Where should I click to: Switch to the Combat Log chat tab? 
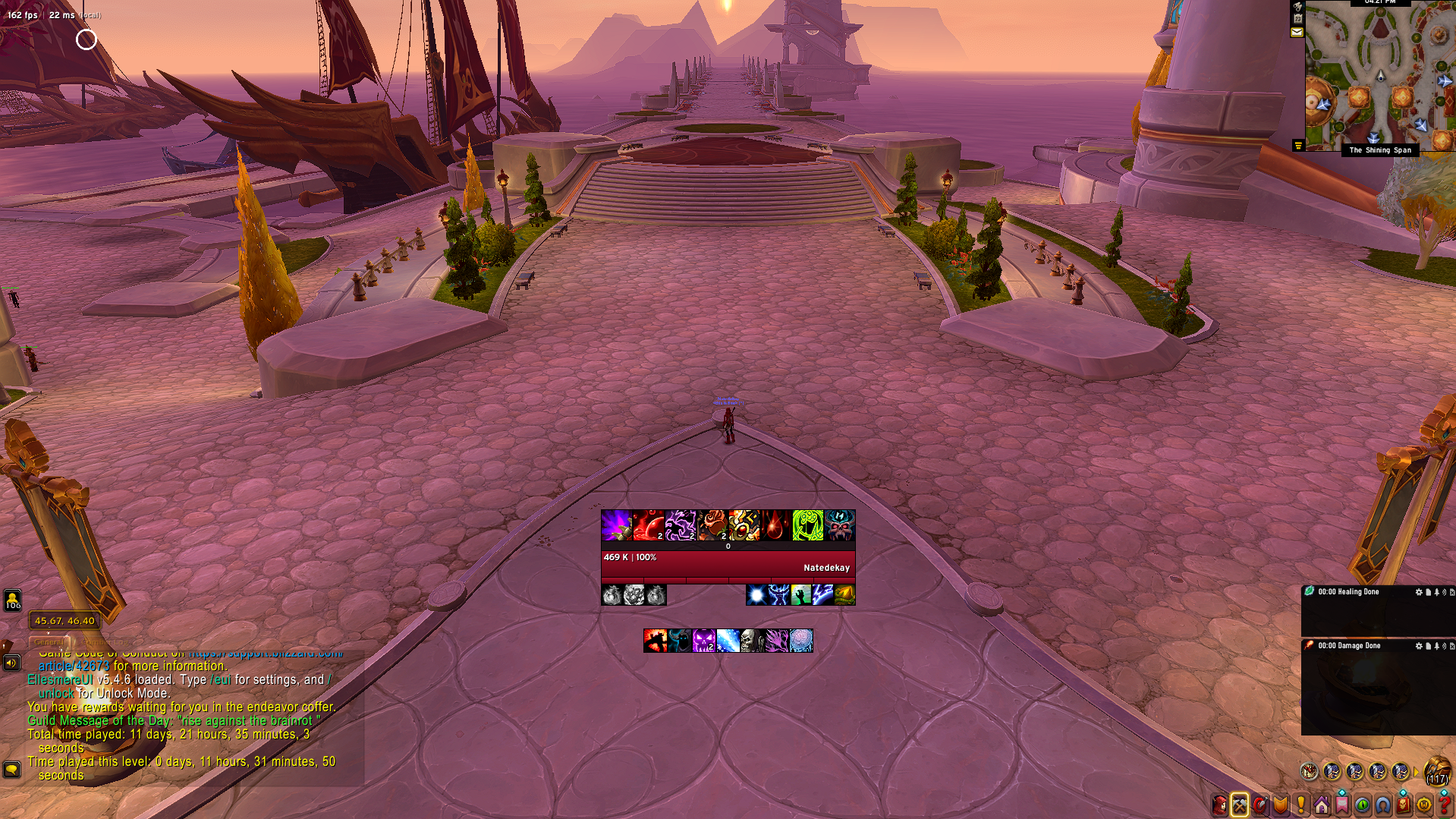click(105, 641)
